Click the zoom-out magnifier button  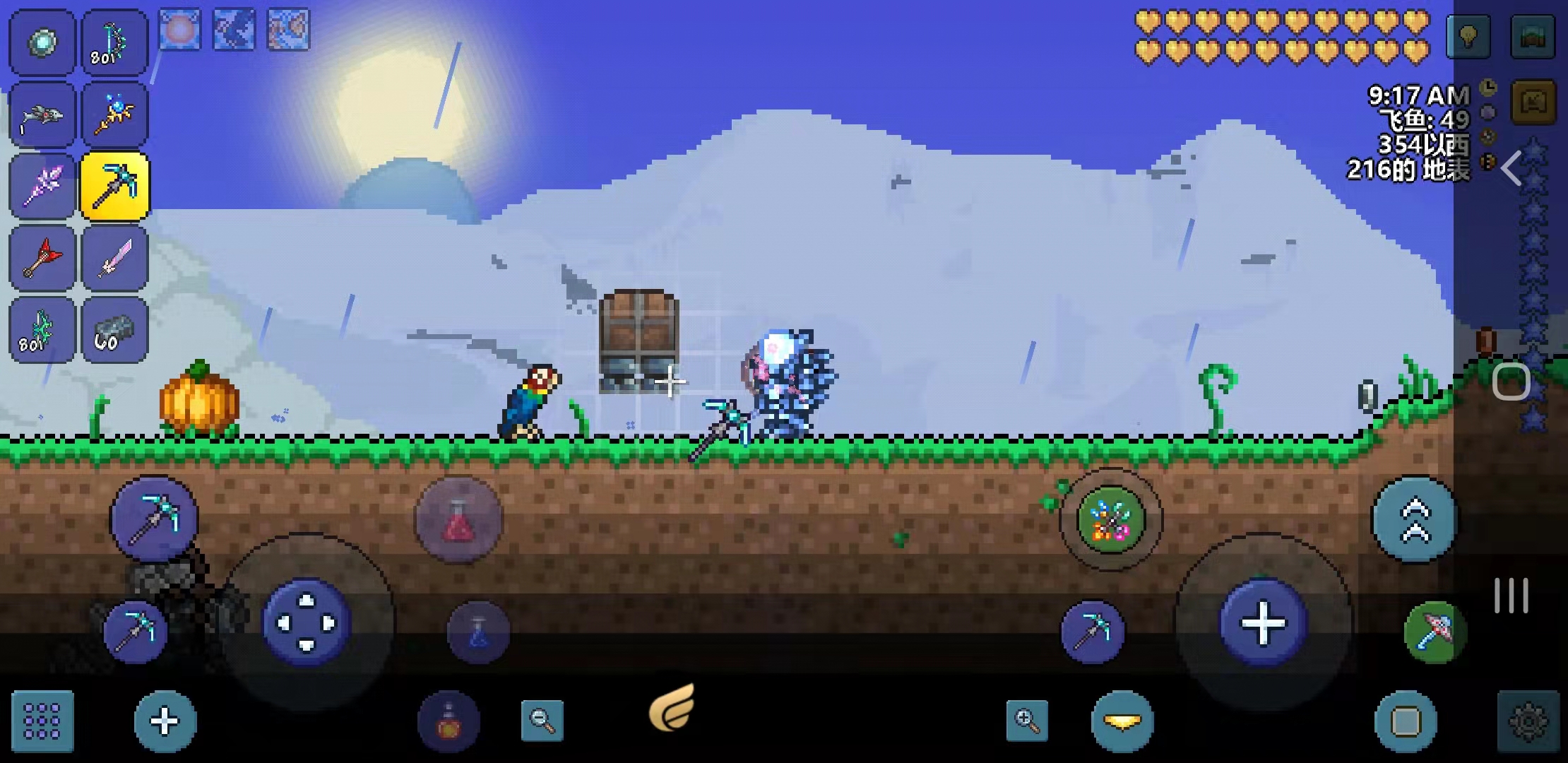[542, 721]
